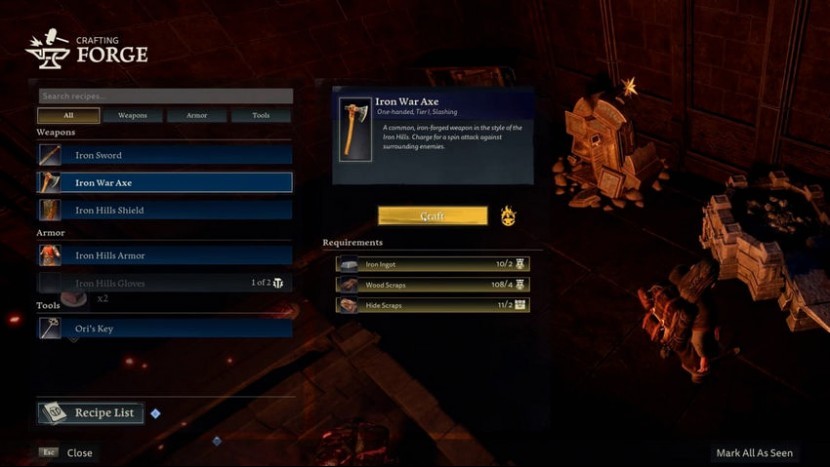Select the Iron War Axe recipe
Screen dimensions: 830x467
click(x=165, y=183)
